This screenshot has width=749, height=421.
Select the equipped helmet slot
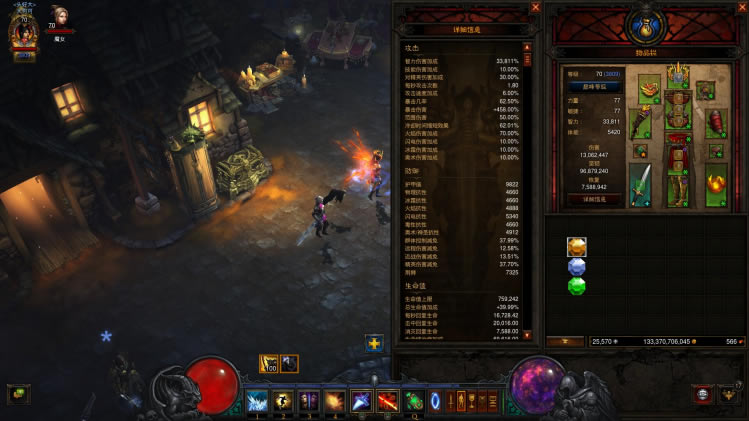(x=680, y=74)
